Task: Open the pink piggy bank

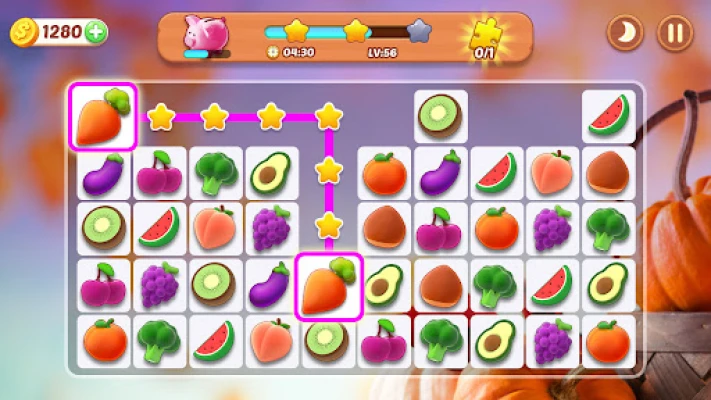Action: click(205, 35)
